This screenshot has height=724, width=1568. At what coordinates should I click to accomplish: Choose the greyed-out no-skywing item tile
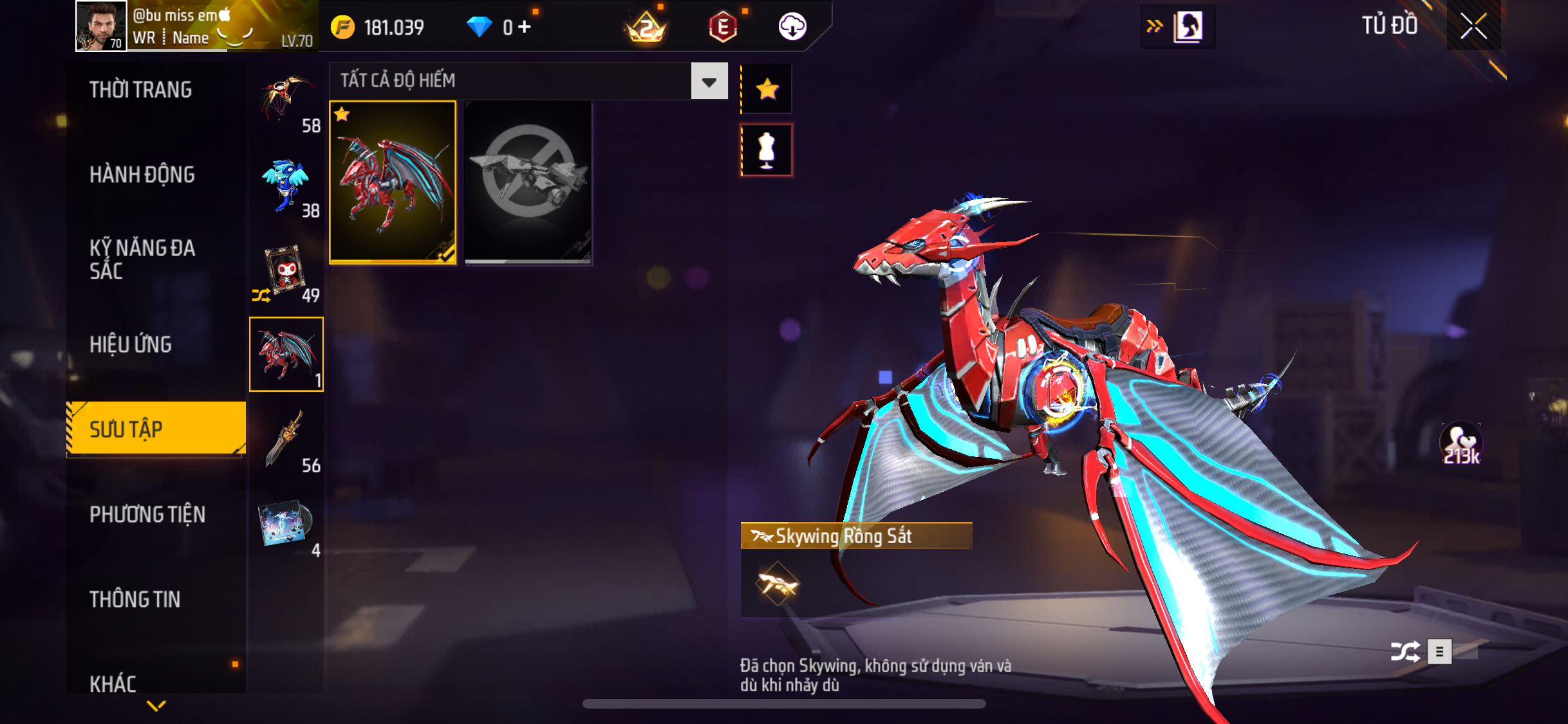pos(528,182)
